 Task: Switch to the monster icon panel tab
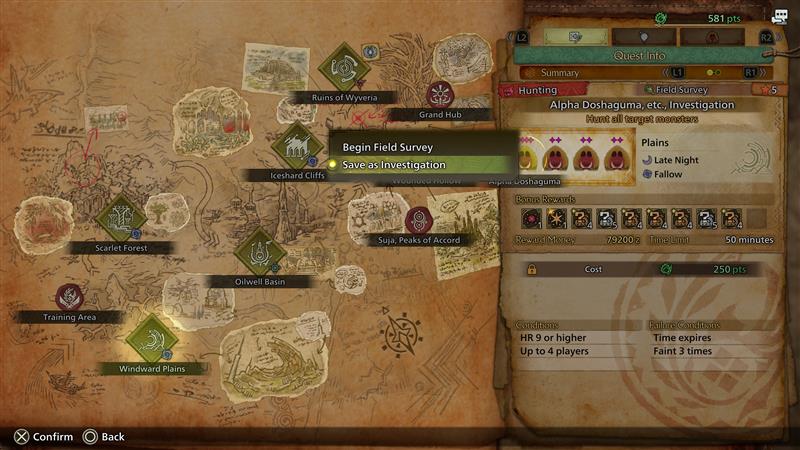click(711, 37)
